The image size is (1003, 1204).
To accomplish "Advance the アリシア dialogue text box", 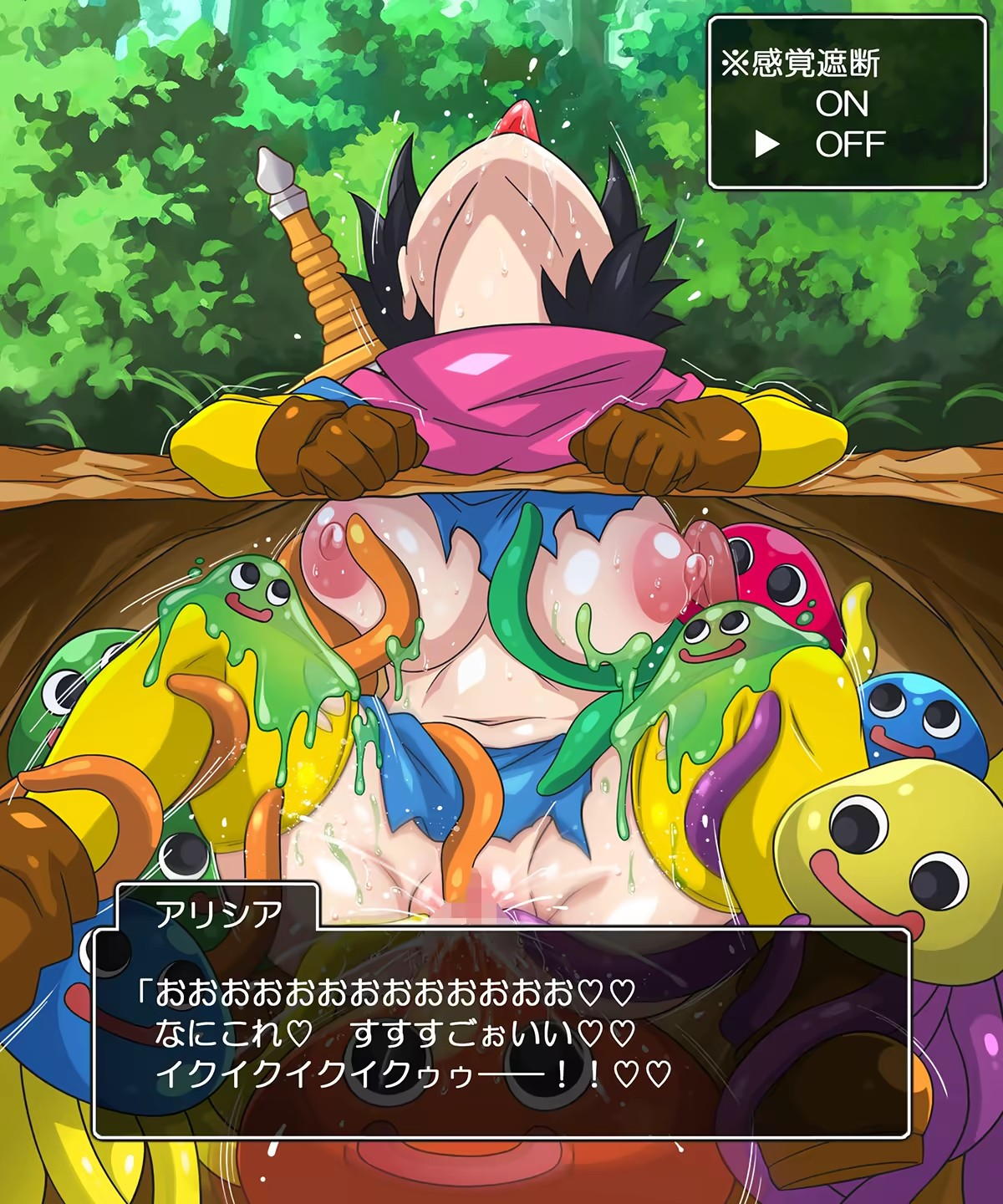I will pyautogui.click(x=501, y=1033).
